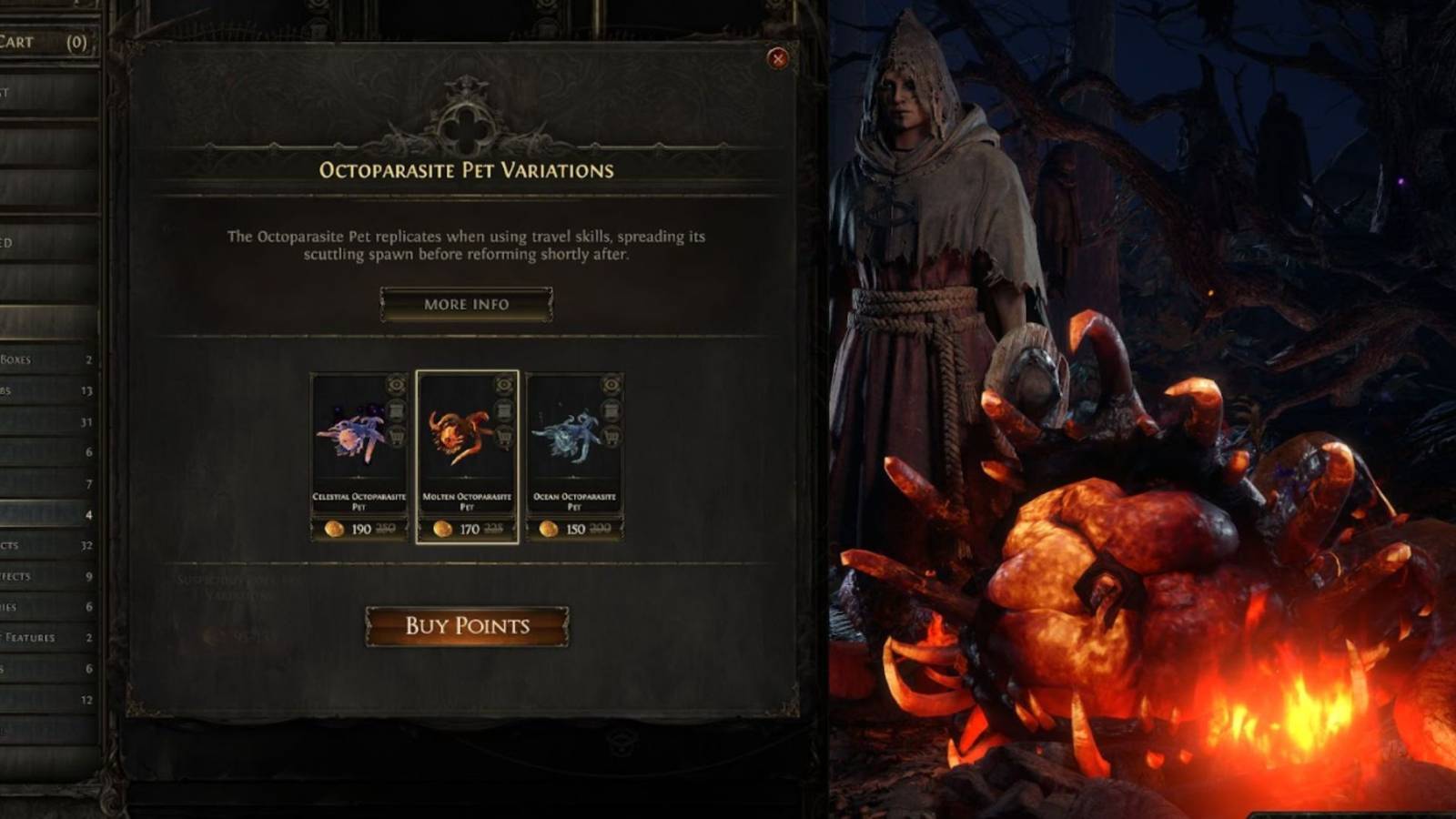Click coin icon beside the 170 price

442,529
